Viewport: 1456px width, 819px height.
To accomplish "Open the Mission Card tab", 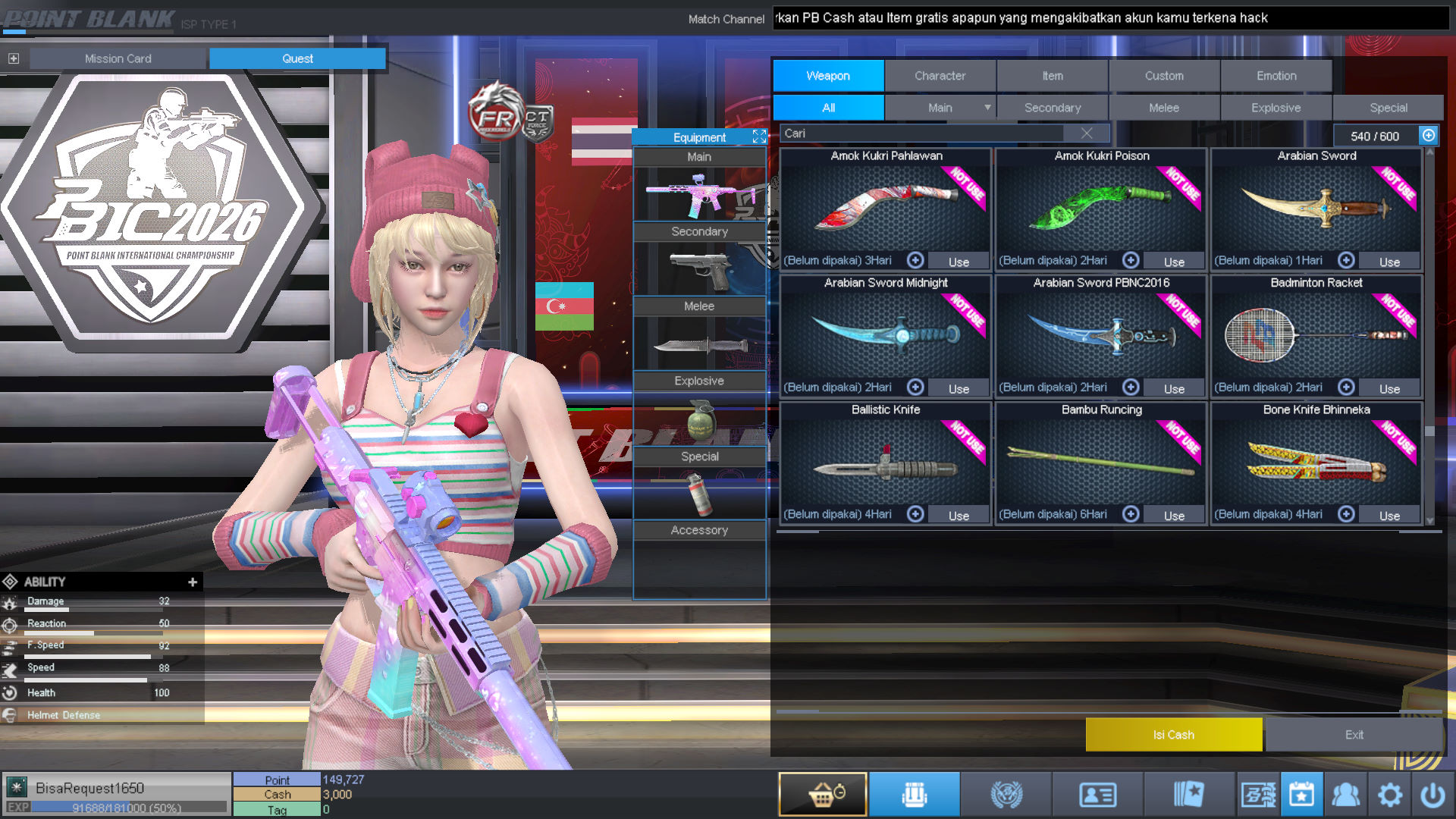I will click(x=118, y=58).
